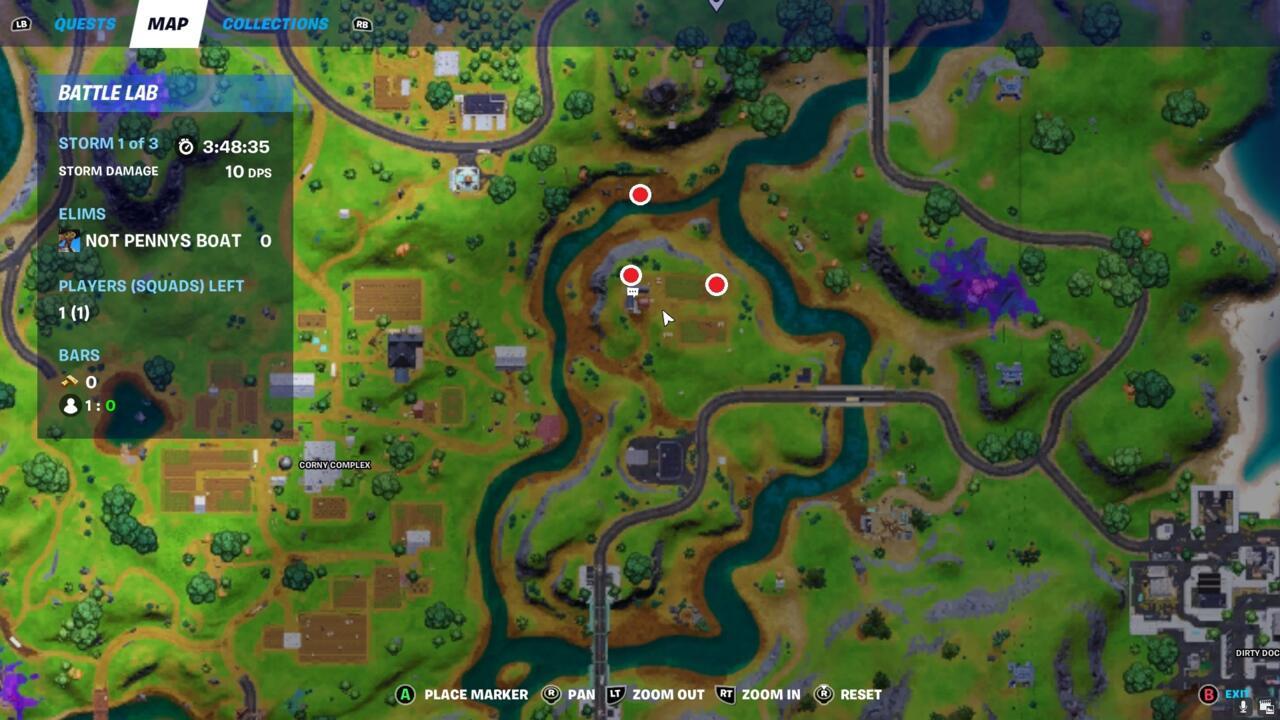Click the Corny Complex map label

coord(334,464)
